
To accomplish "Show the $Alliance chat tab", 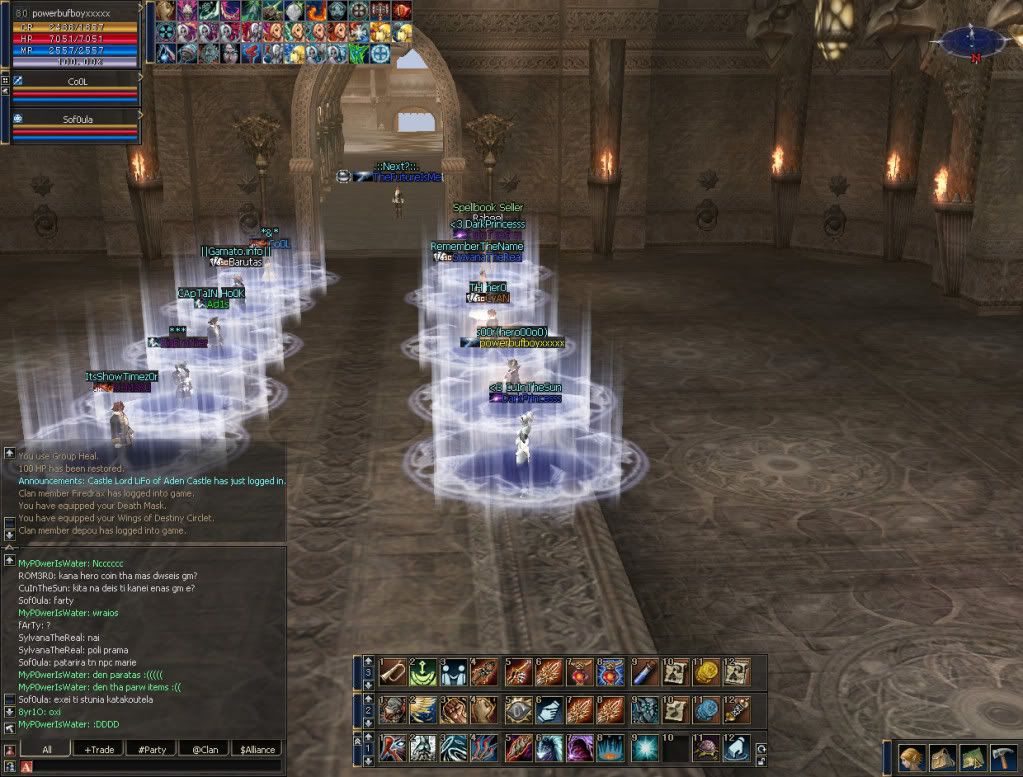I will click(256, 749).
